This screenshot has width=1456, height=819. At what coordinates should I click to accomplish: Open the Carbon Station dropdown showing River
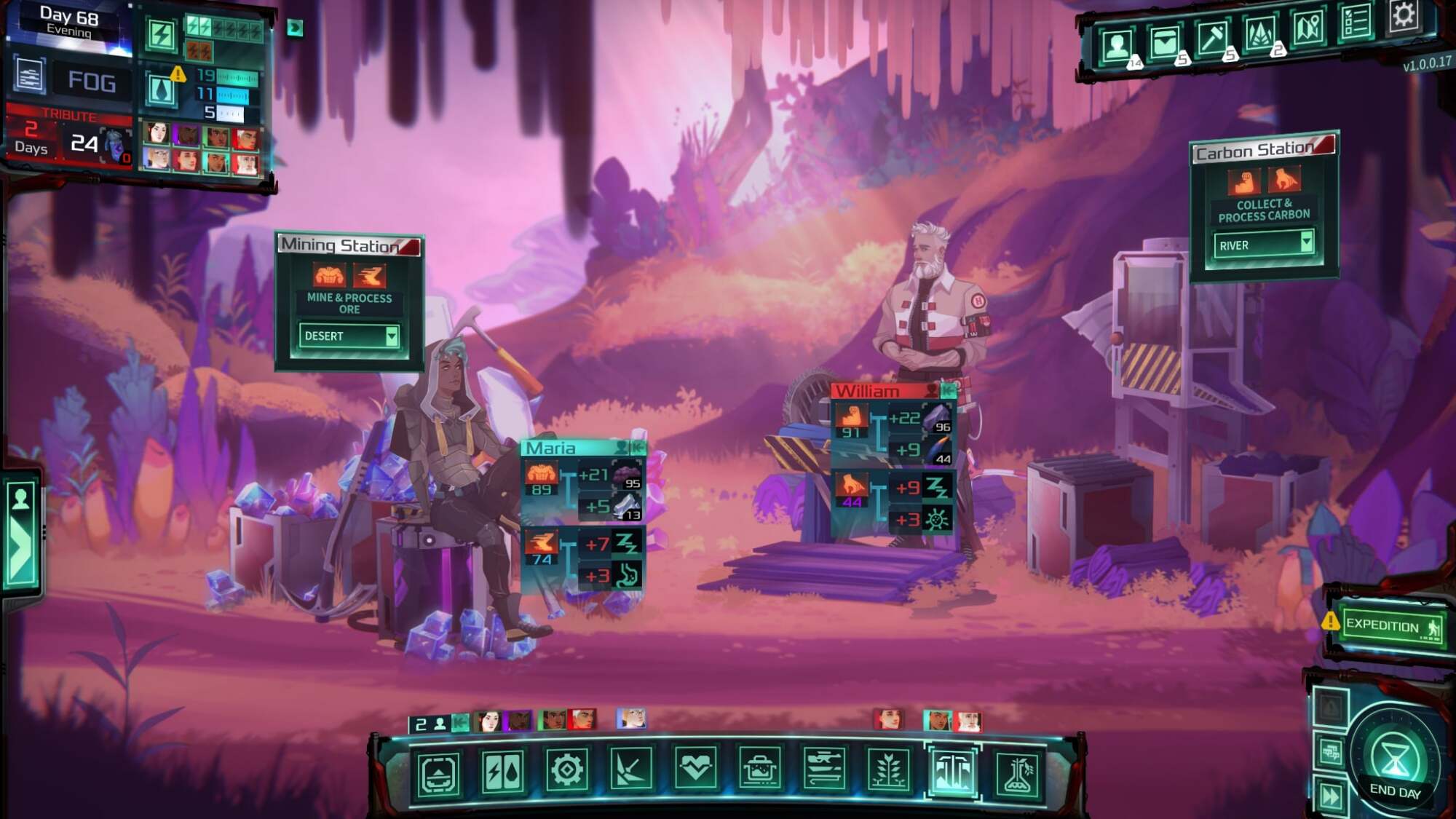pyautogui.click(x=1263, y=245)
